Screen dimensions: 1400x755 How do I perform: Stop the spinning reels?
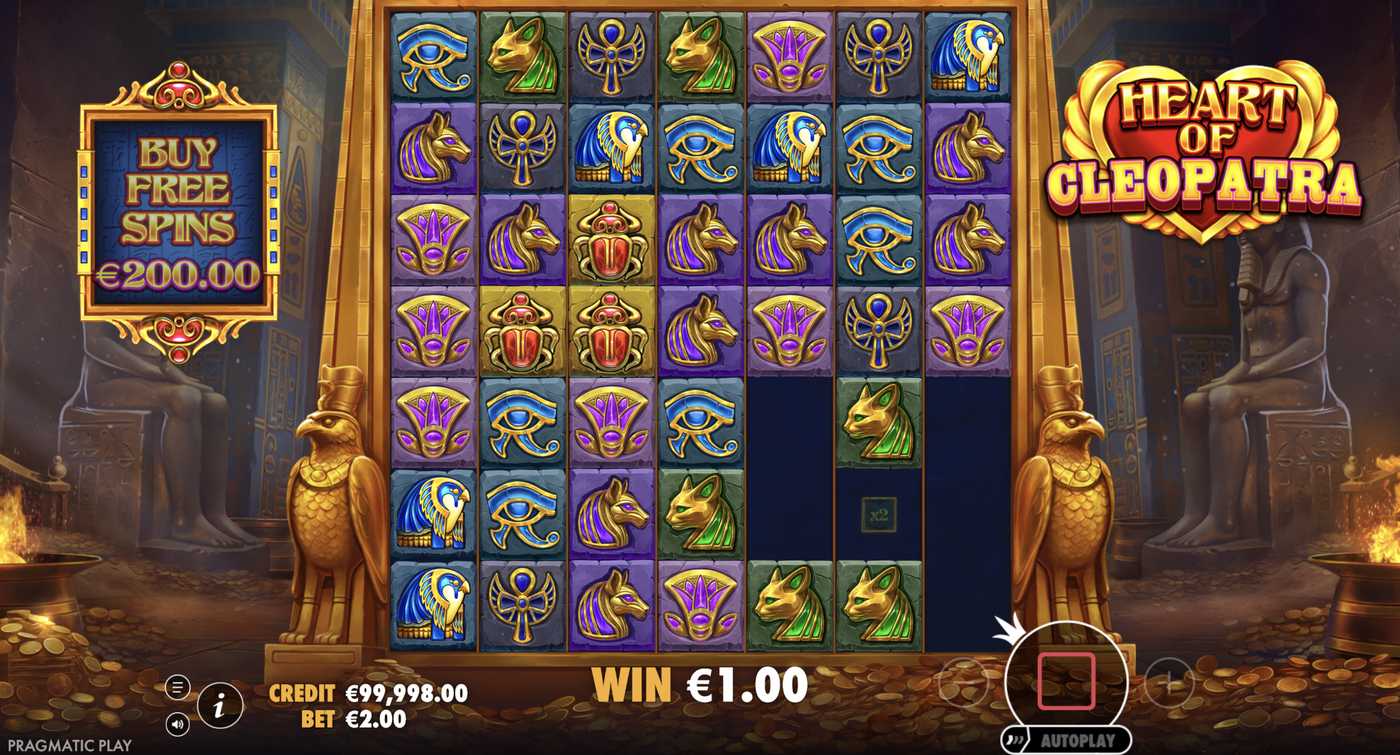(1066, 680)
